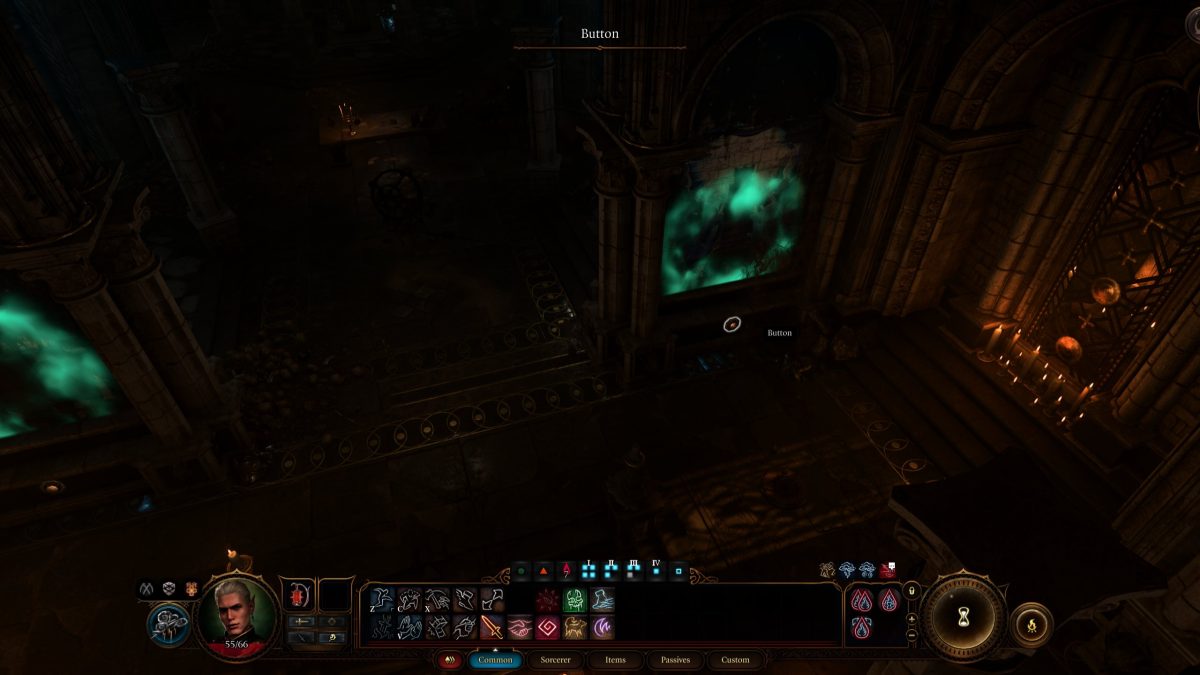Activate the orange sword main-hand attack

click(x=491, y=627)
